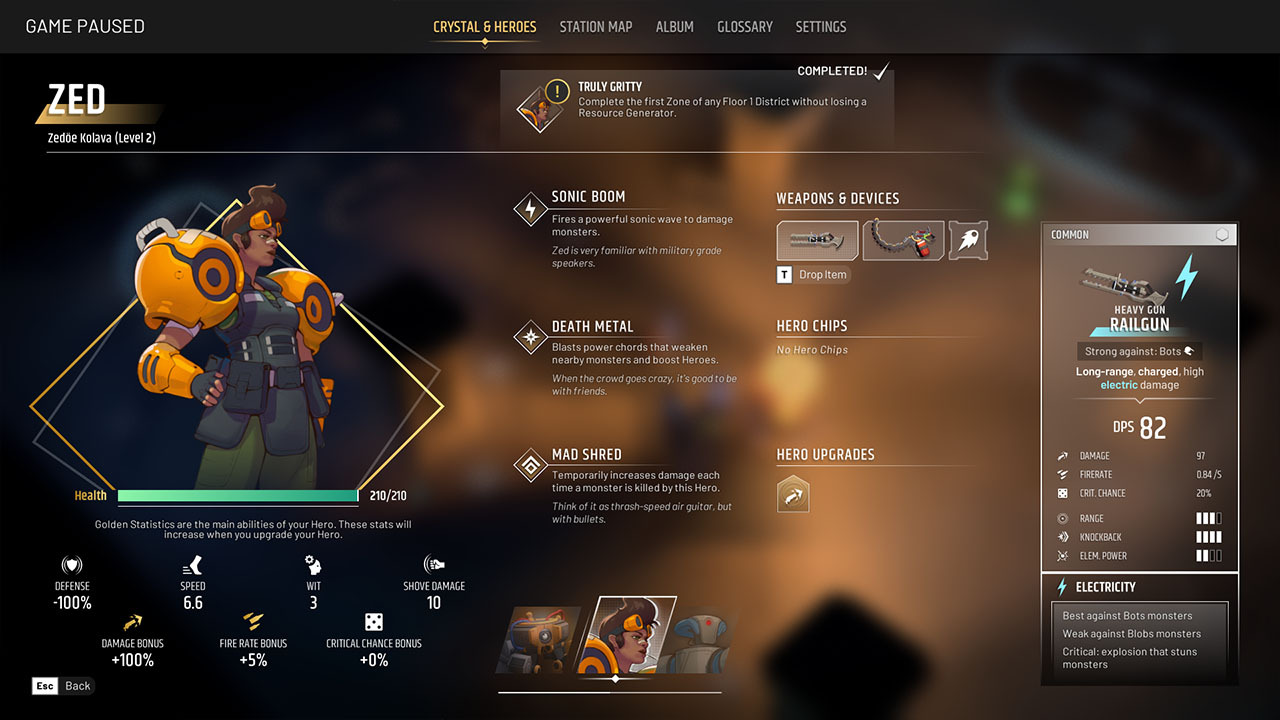Select the Railgun weapon slot
The image size is (1280, 720).
(817, 241)
